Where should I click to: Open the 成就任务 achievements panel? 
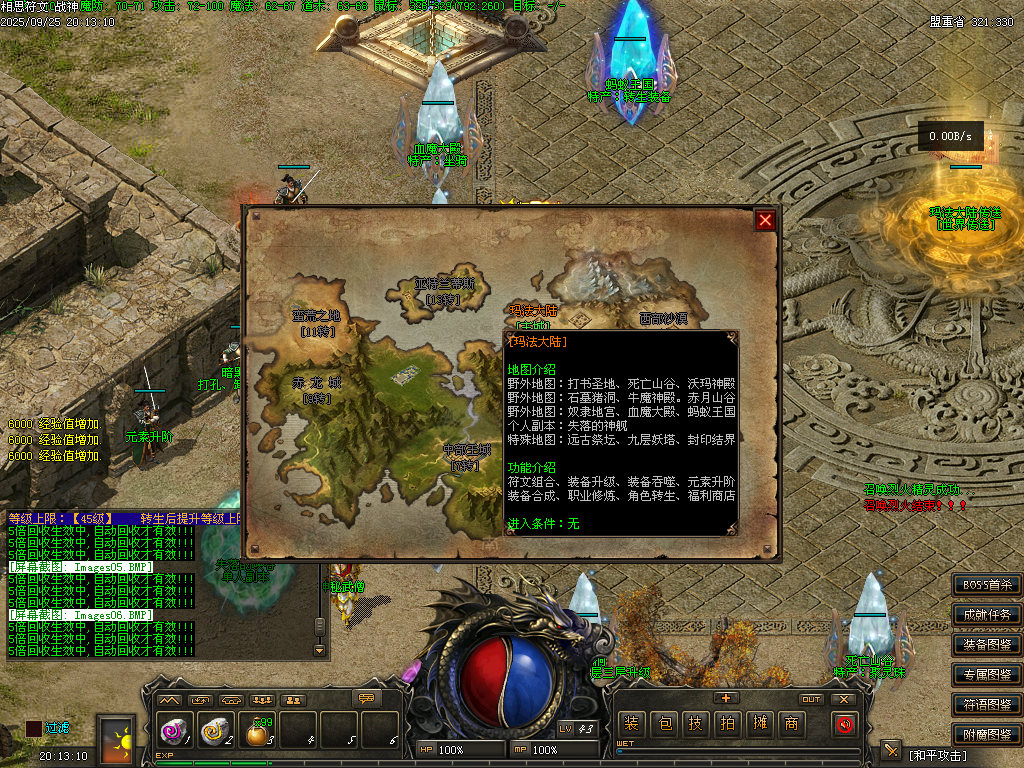point(987,614)
